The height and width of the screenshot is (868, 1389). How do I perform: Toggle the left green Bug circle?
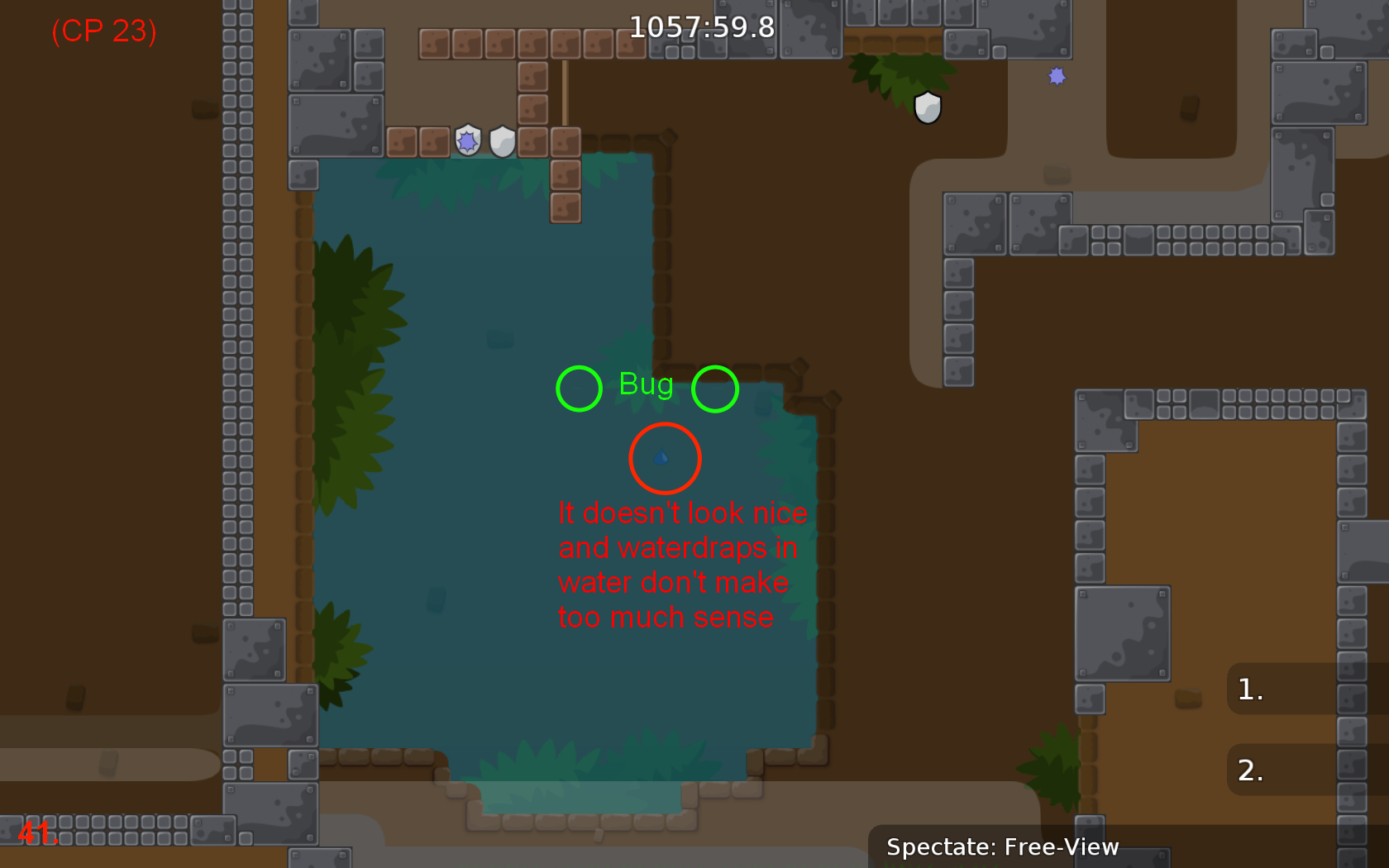coord(579,388)
